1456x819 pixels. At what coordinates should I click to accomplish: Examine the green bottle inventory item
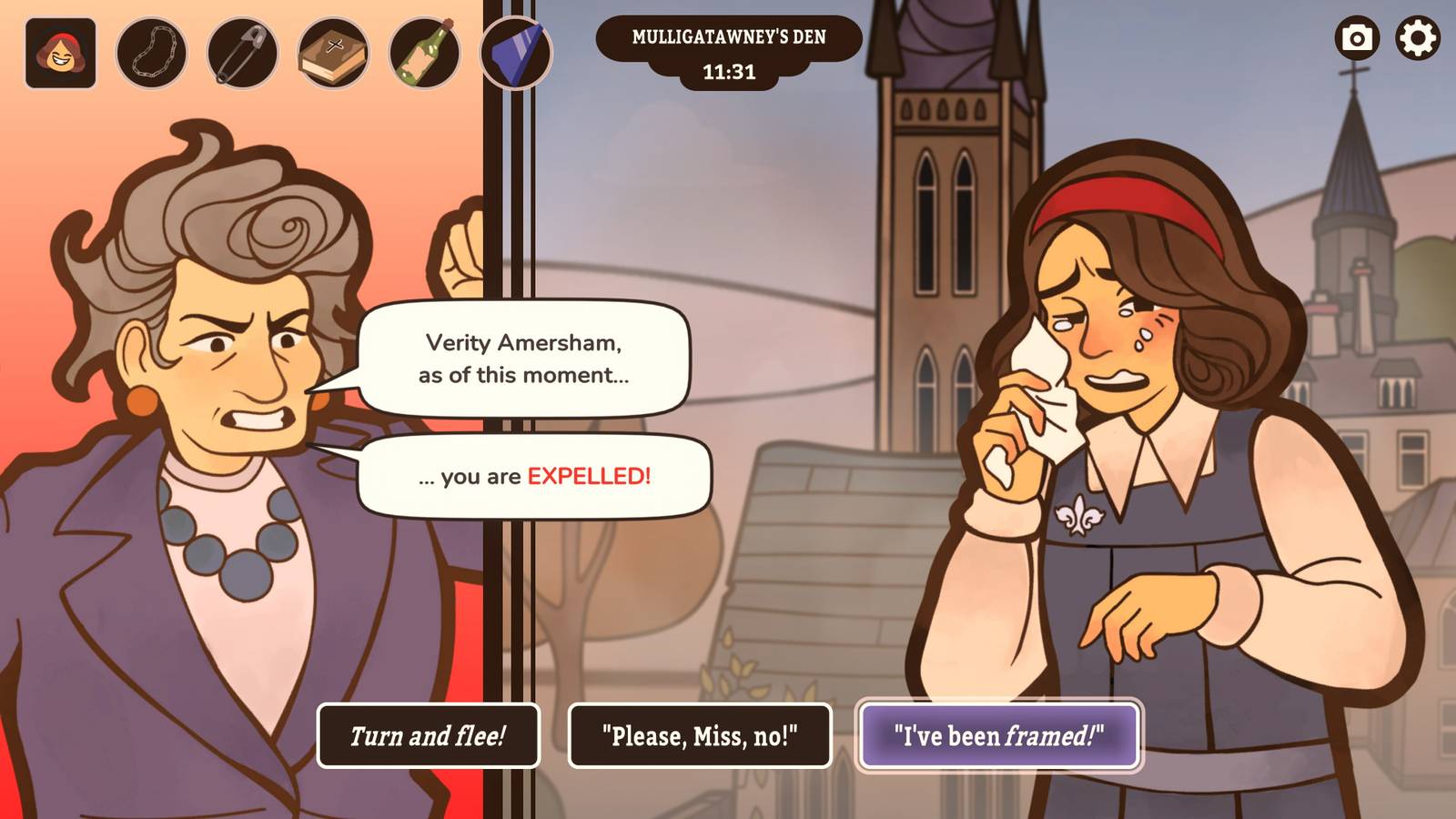pyautogui.click(x=423, y=53)
